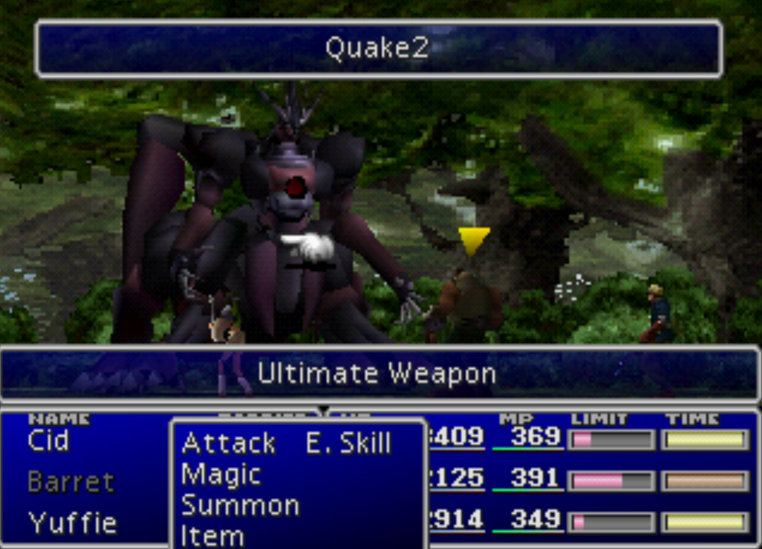Choose the E. Skill command

(x=347, y=443)
